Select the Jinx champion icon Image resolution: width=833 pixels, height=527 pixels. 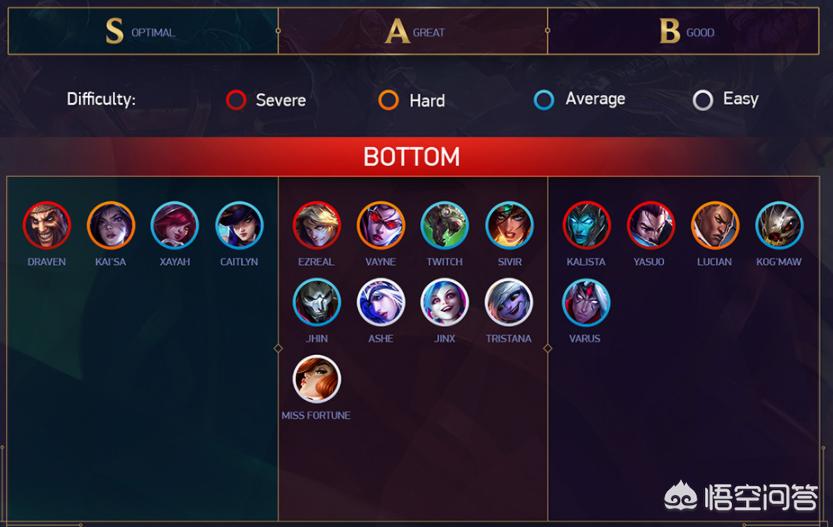click(445, 303)
